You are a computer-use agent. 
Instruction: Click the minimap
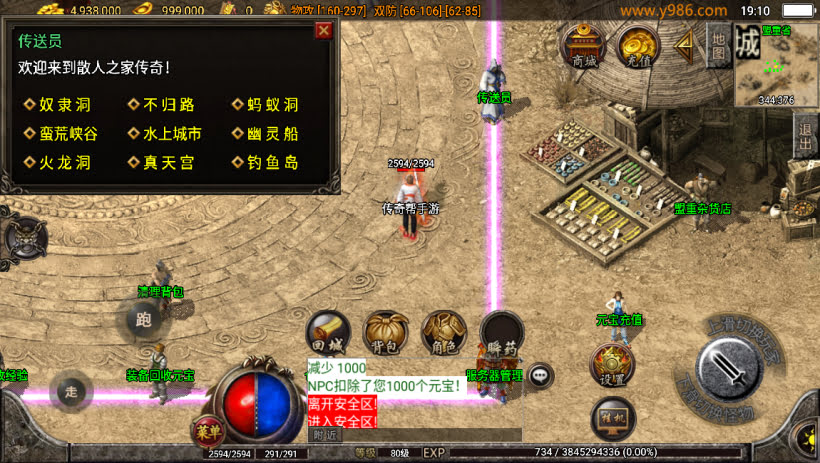(777, 65)
